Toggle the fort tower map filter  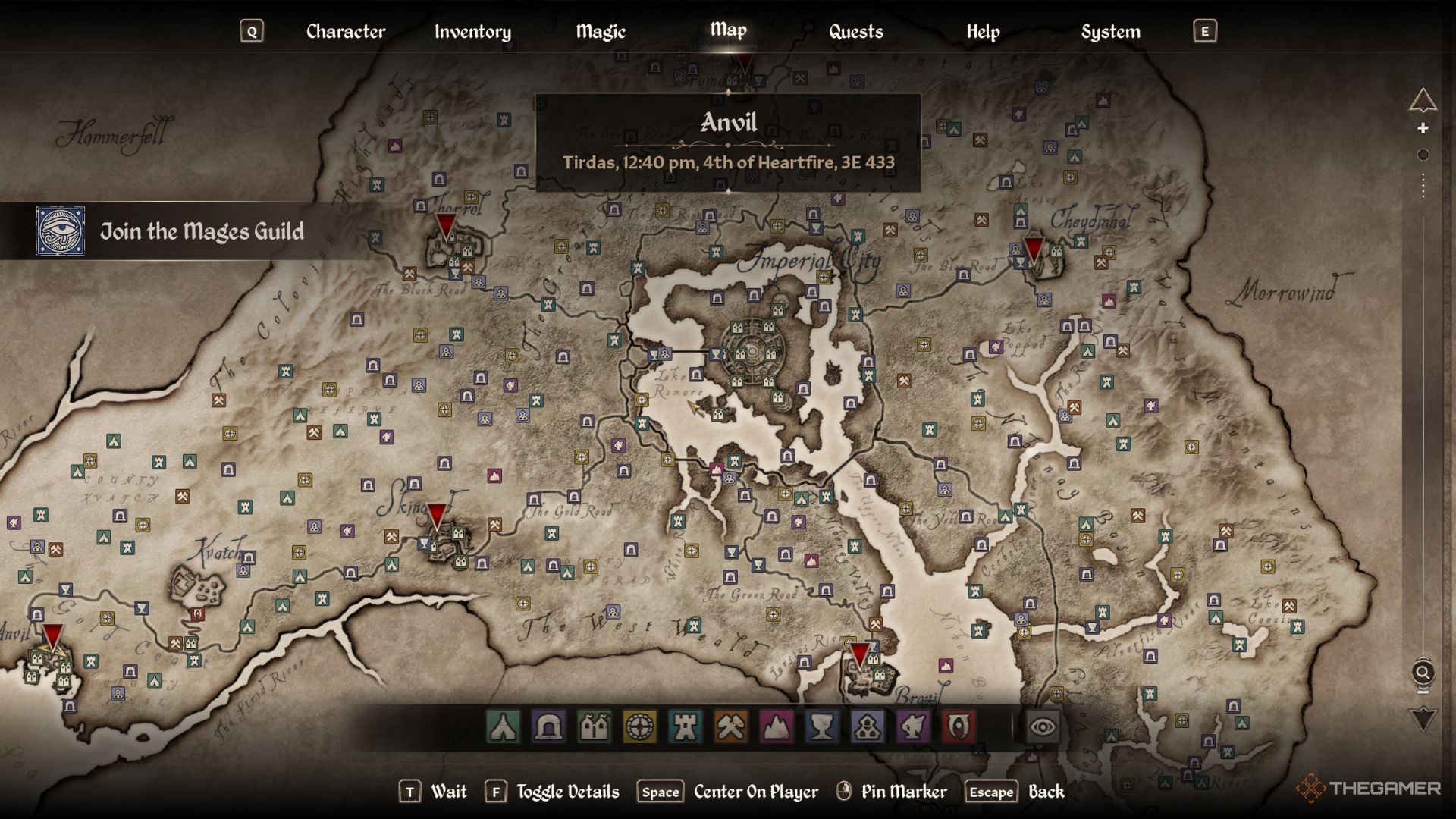685,726
